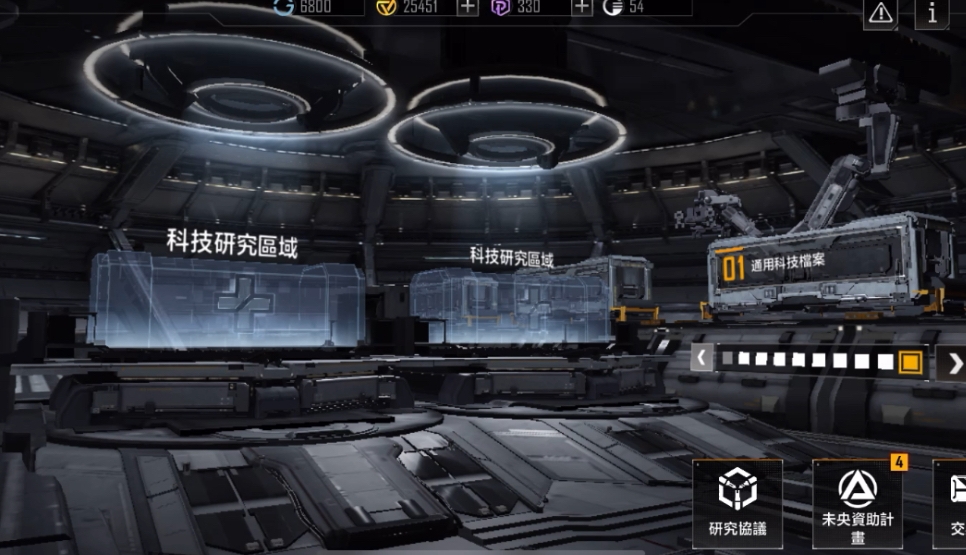The image size is (966, 555).
Task: Select the middle 科技研究區域 research area
Action: coord(510,300)
